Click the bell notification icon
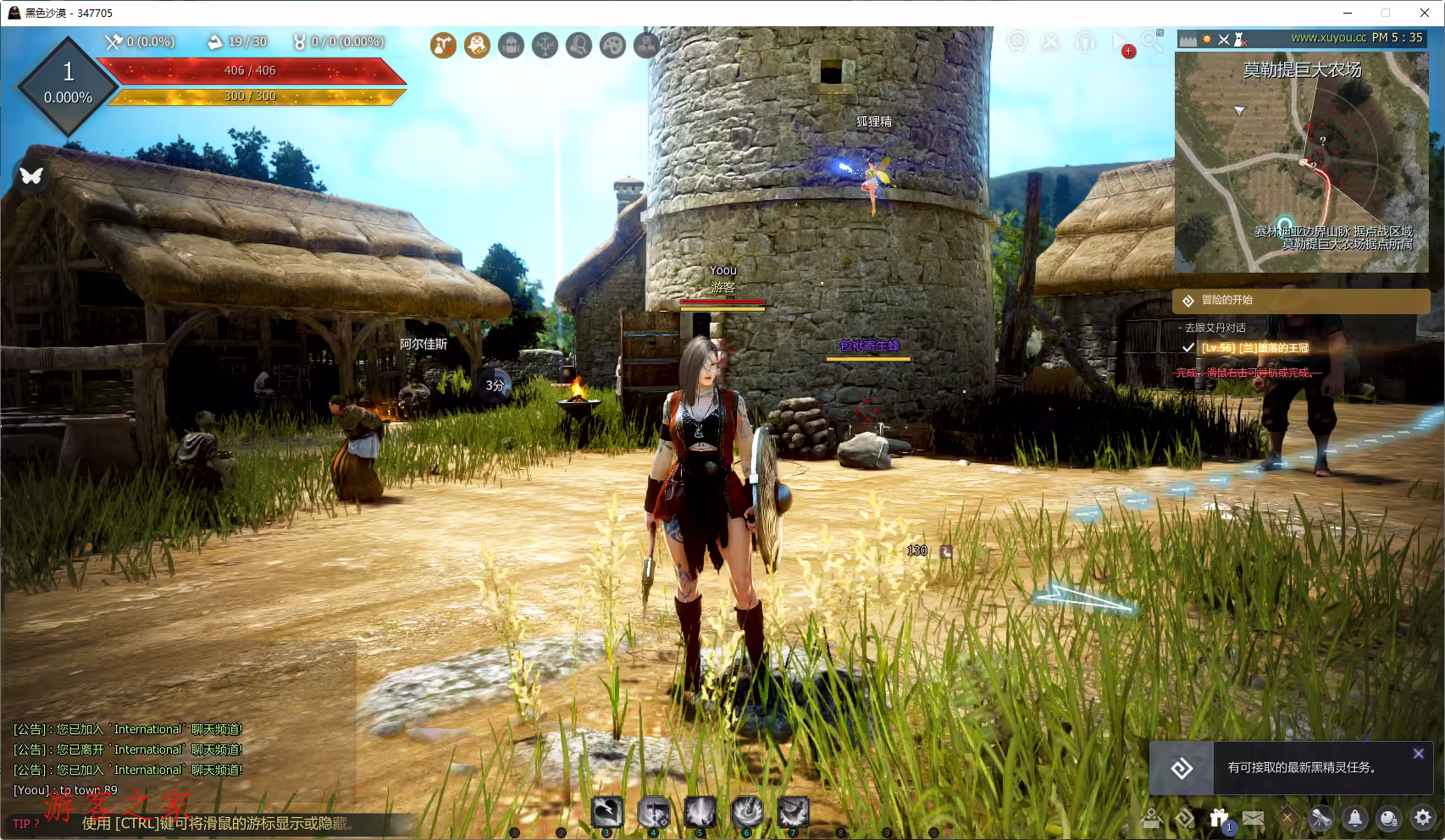Screen dimensions: 1445x840 click(1355, 818)
